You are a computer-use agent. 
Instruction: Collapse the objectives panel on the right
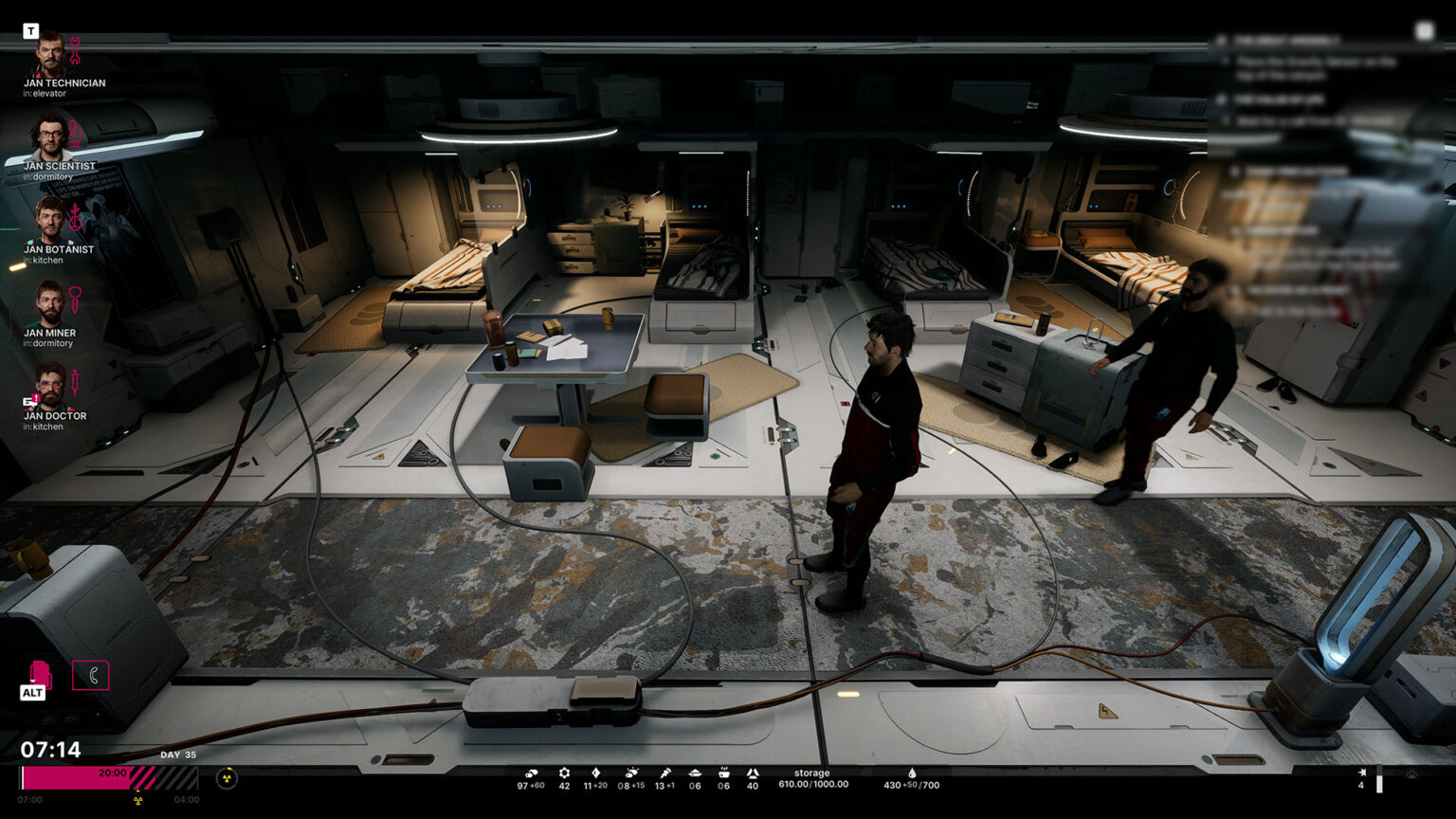tap(1424, 29)
